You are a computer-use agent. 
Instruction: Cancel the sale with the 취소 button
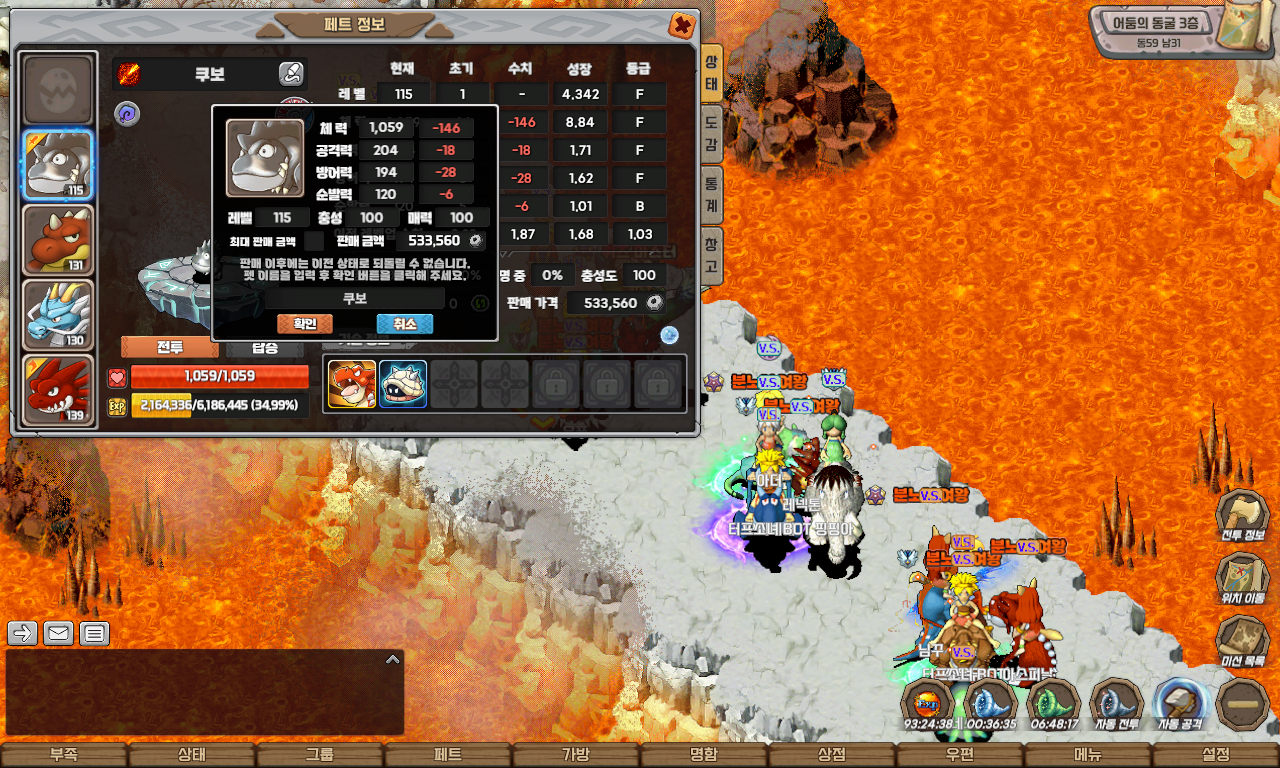404,324
